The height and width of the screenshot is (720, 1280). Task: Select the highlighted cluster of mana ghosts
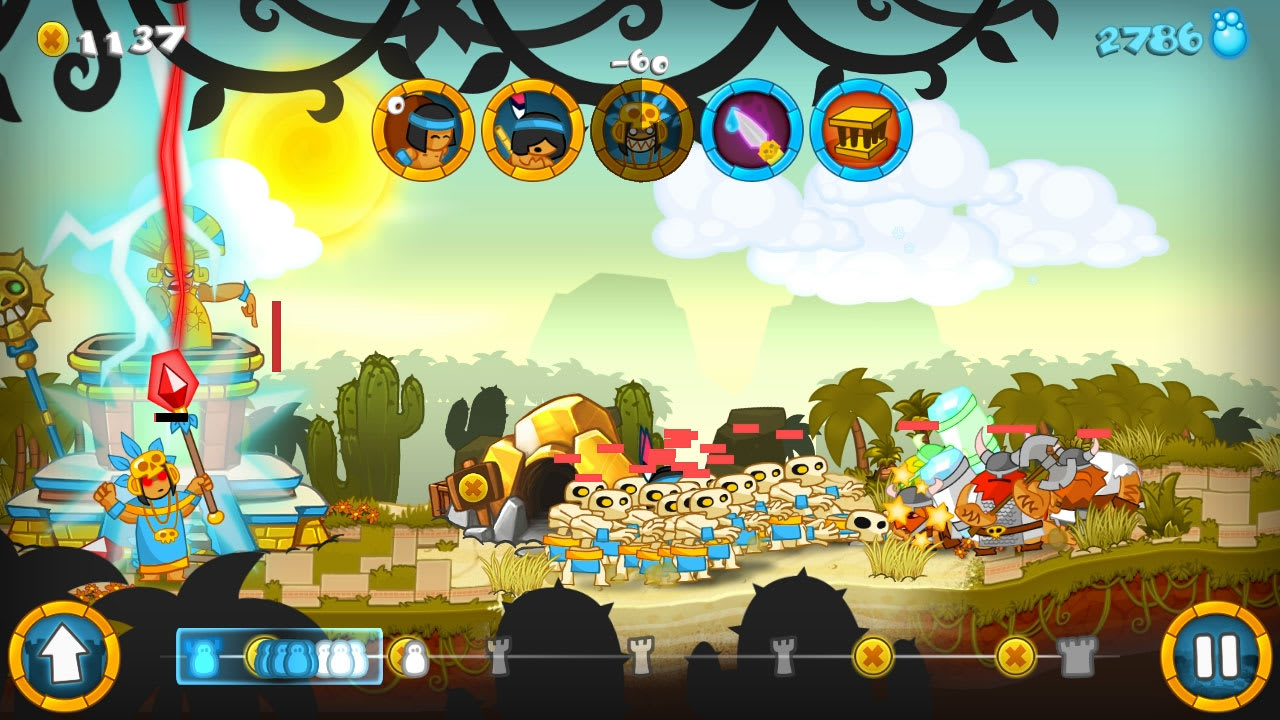pos(290,657)
